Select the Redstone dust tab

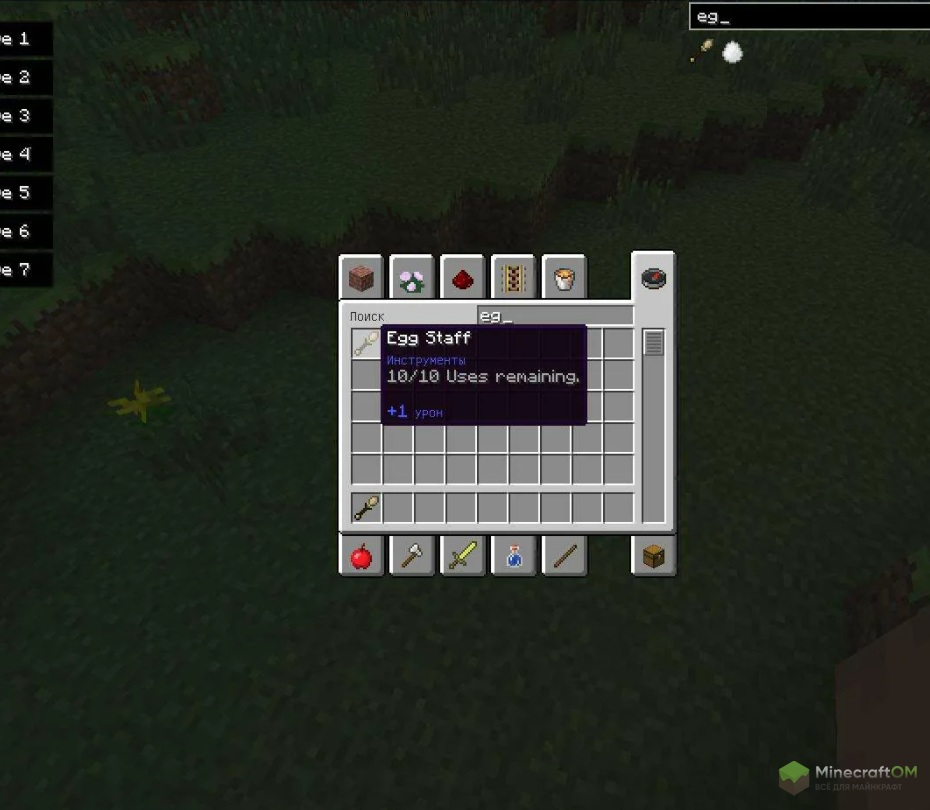click(462, 279)
